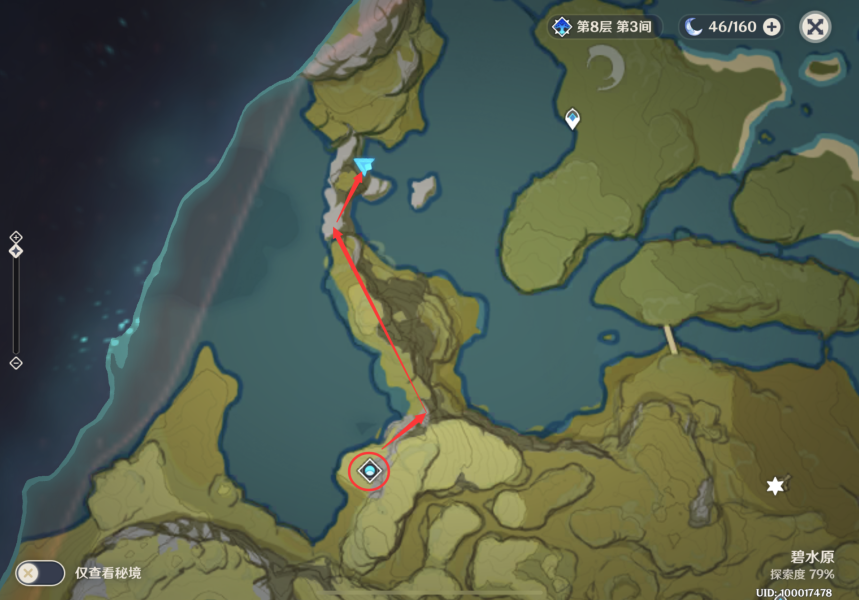
Task: Add resin with the plus button
Action: pyautogui.click(x=772, y=27)
